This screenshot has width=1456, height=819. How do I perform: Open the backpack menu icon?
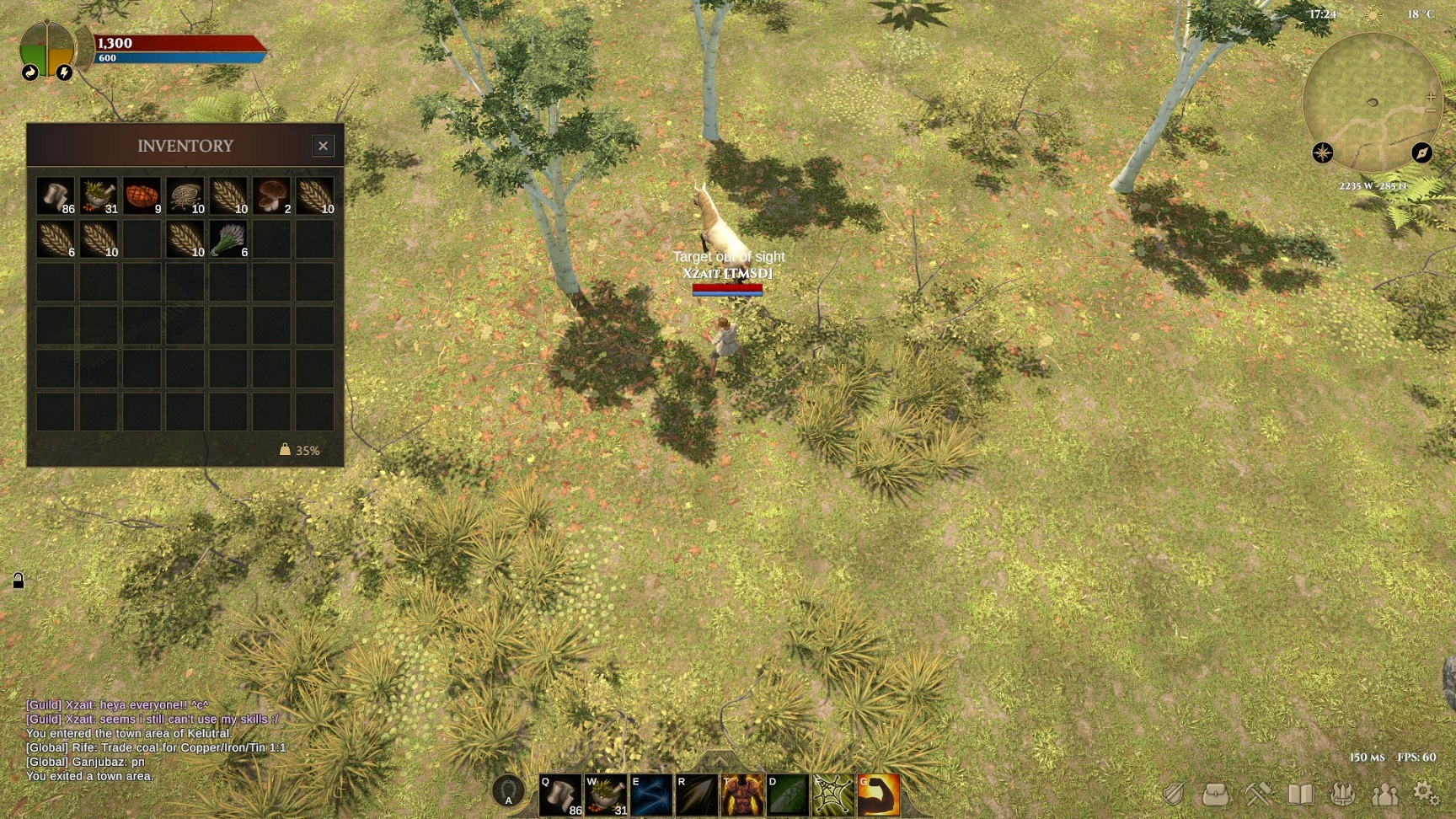pyautogui.click(x=1215, y=794)
